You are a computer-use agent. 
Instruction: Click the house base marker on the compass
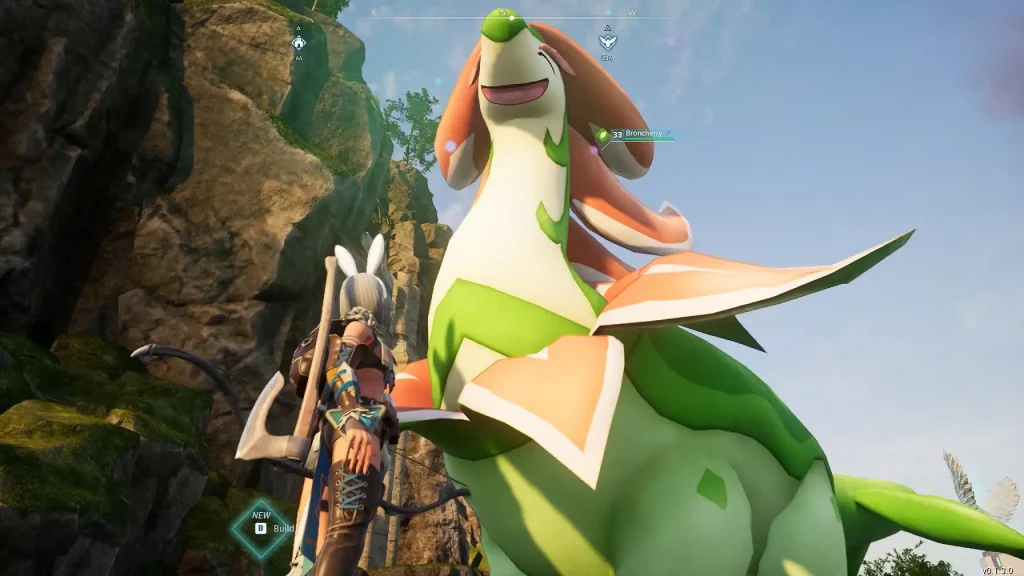298,42
